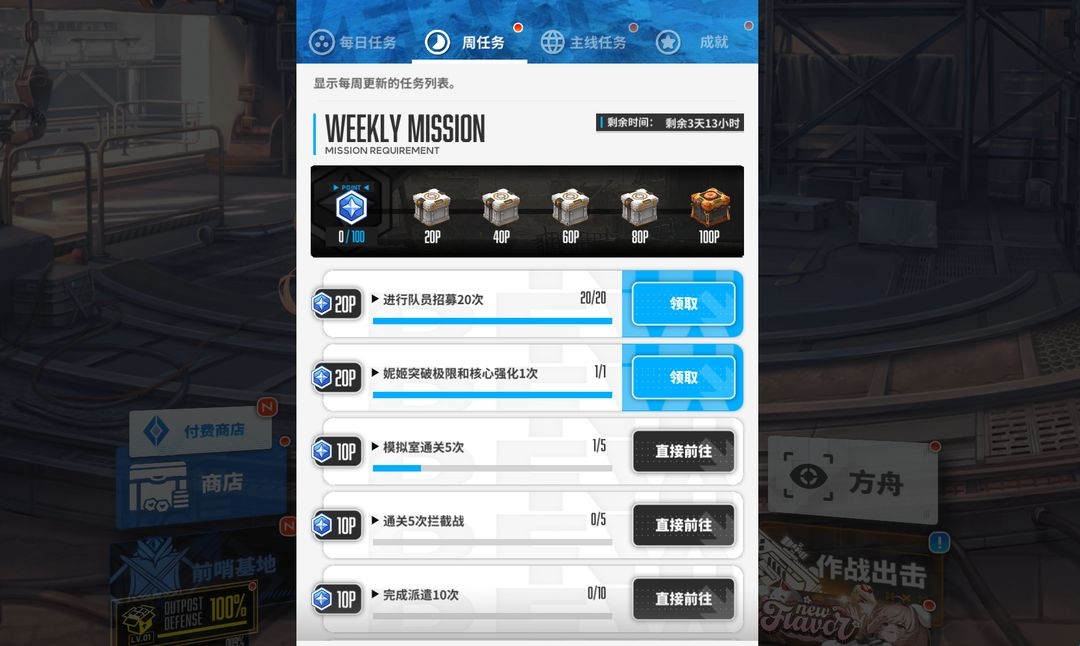This screenshot has height=646, width=1080.
Task: Select the orange 100P reward chest
Action: point(709,209)
